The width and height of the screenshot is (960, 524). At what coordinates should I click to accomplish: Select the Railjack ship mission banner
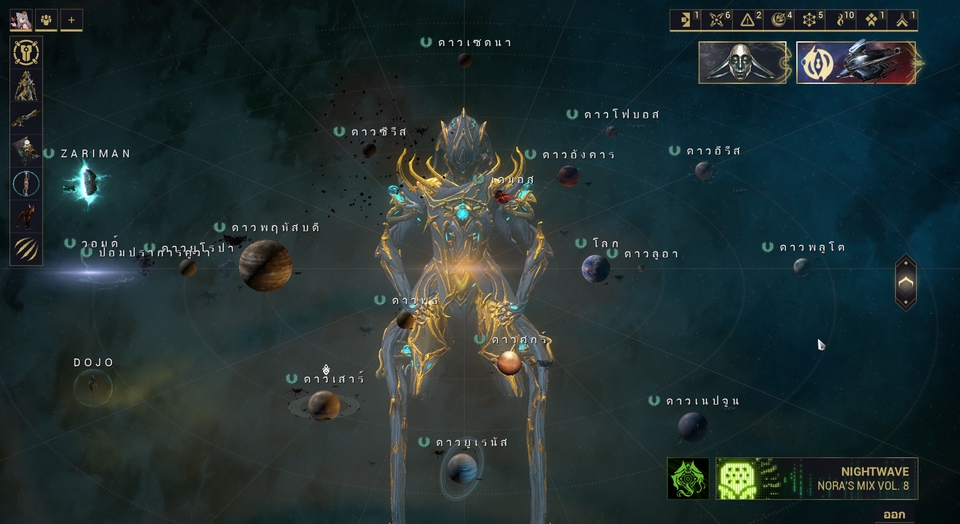(856, 62)
